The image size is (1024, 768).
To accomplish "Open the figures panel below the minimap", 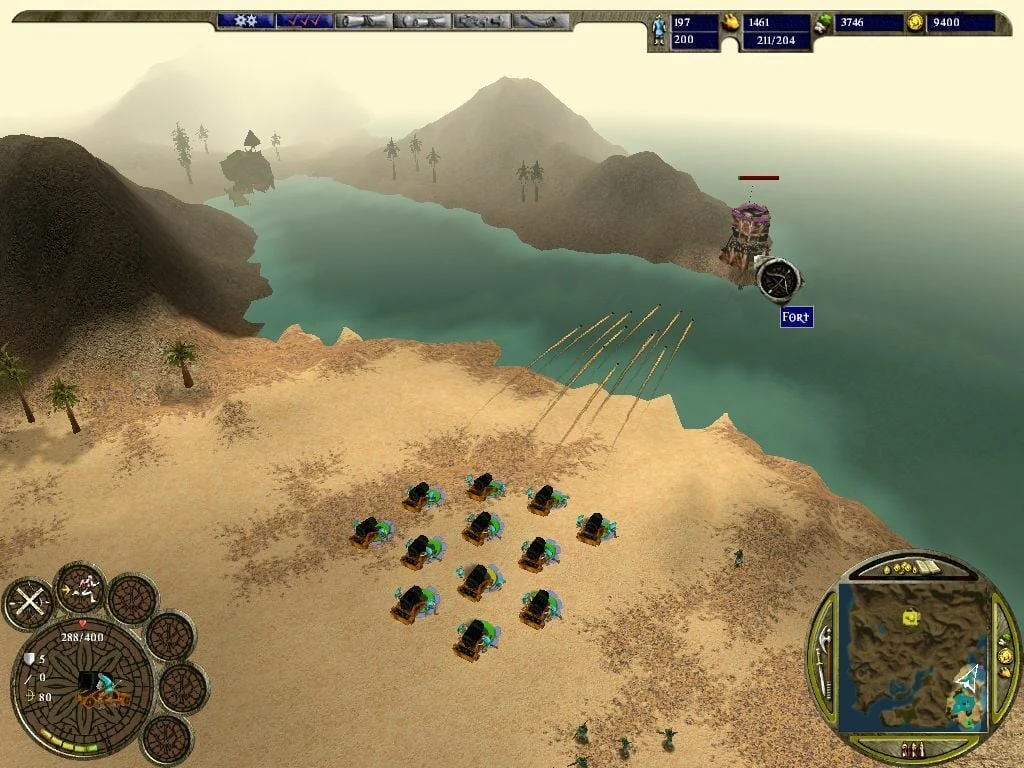I will [x=911, y=750].
